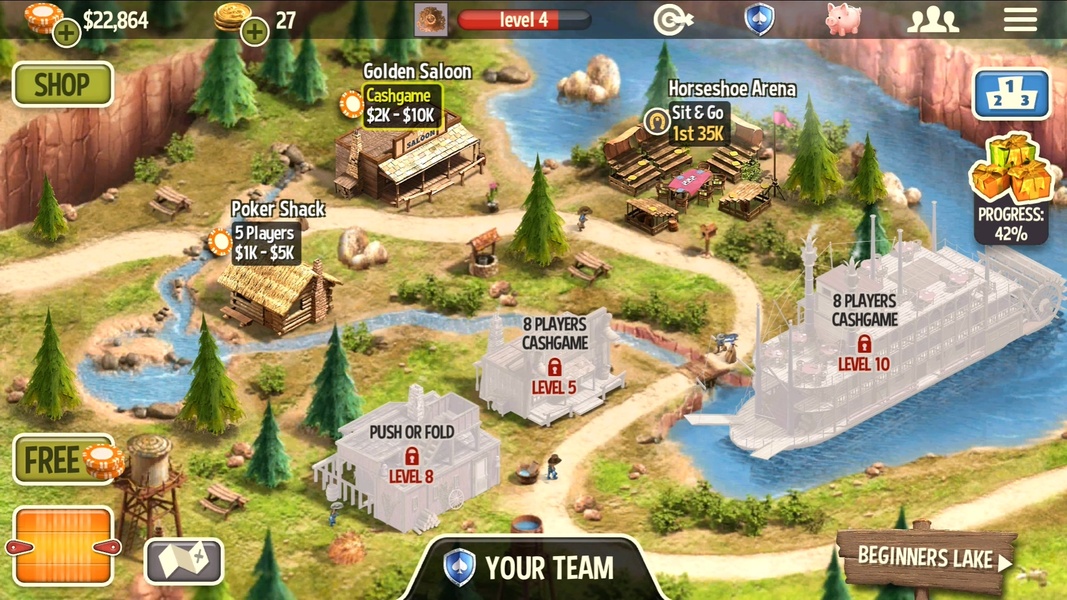Show the leaderboard podium
1067x600 pixels.
pos(1011,94)
